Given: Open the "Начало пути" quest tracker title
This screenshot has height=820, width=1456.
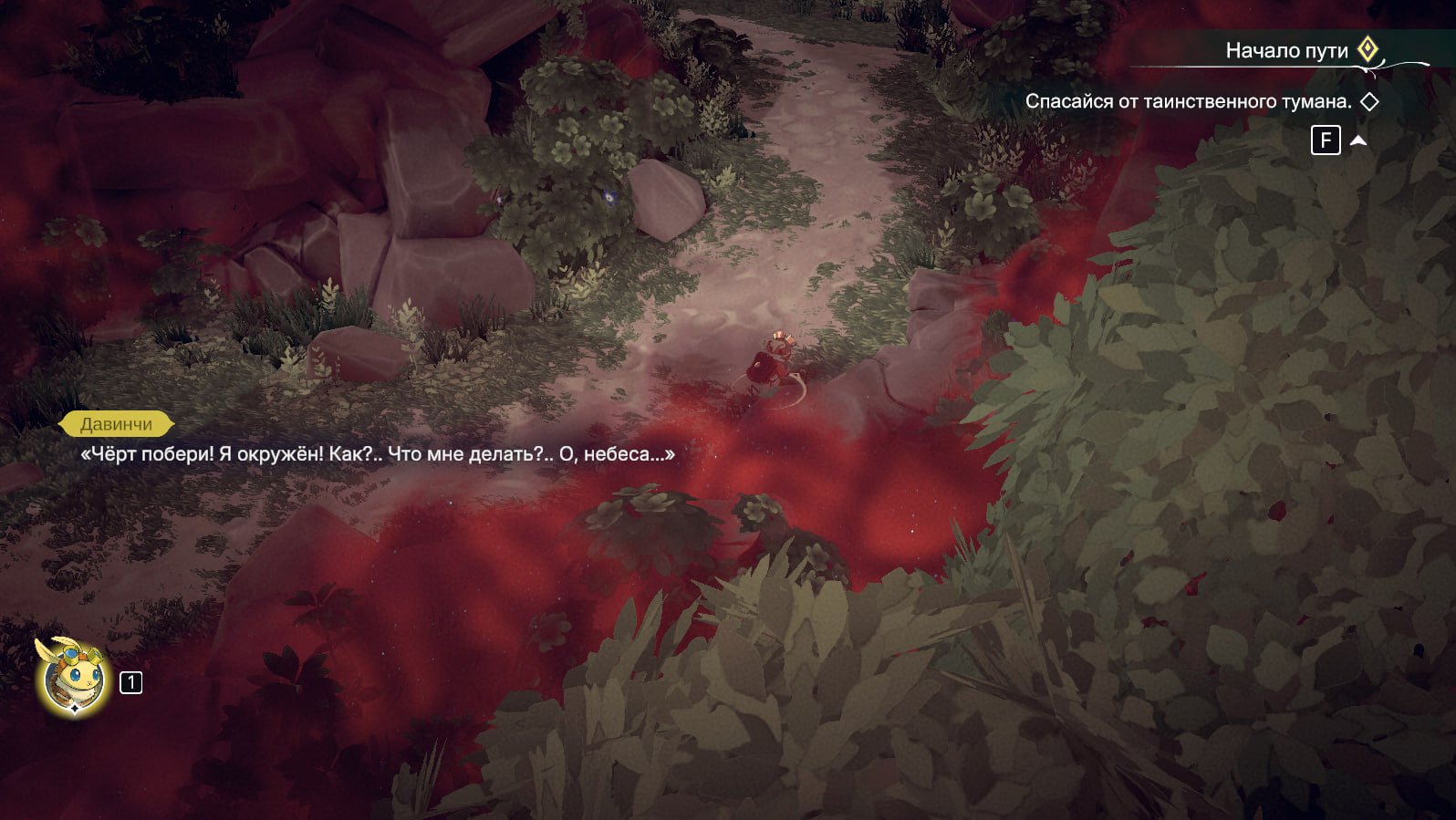Looking at the screenshot, I should click(x=1286, y=51).
